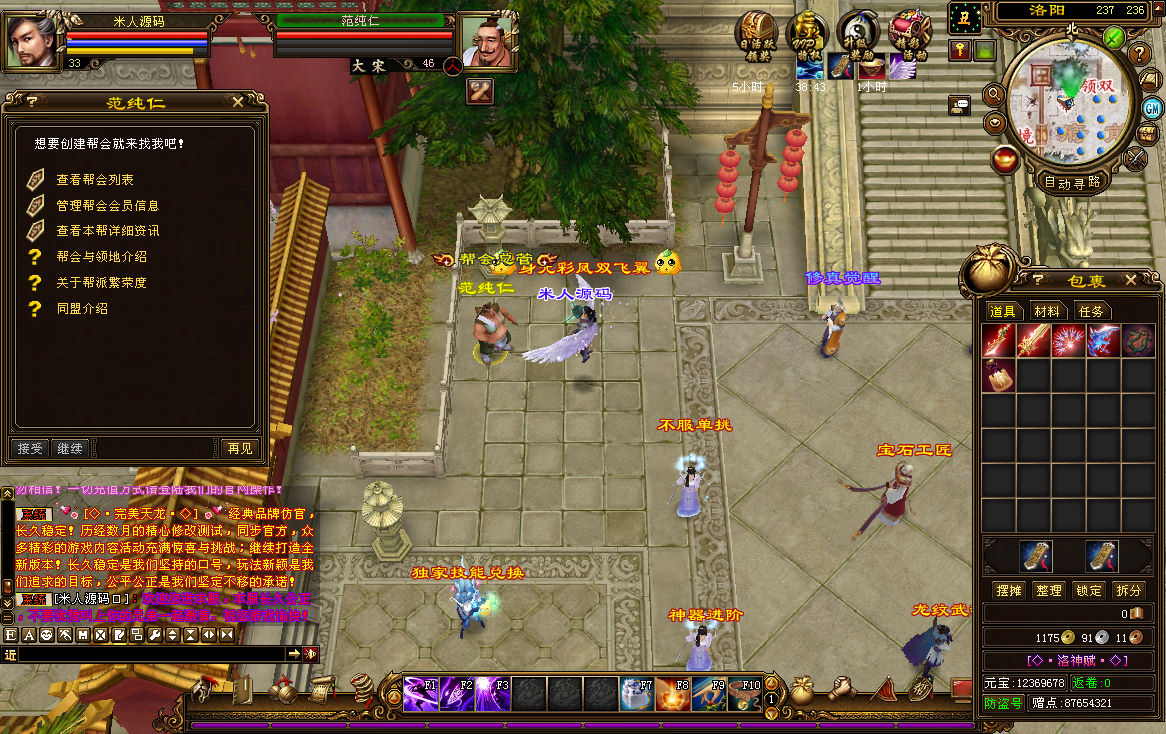
Task: Activate the F1 skill on hotbar
Action: point(421,693)
